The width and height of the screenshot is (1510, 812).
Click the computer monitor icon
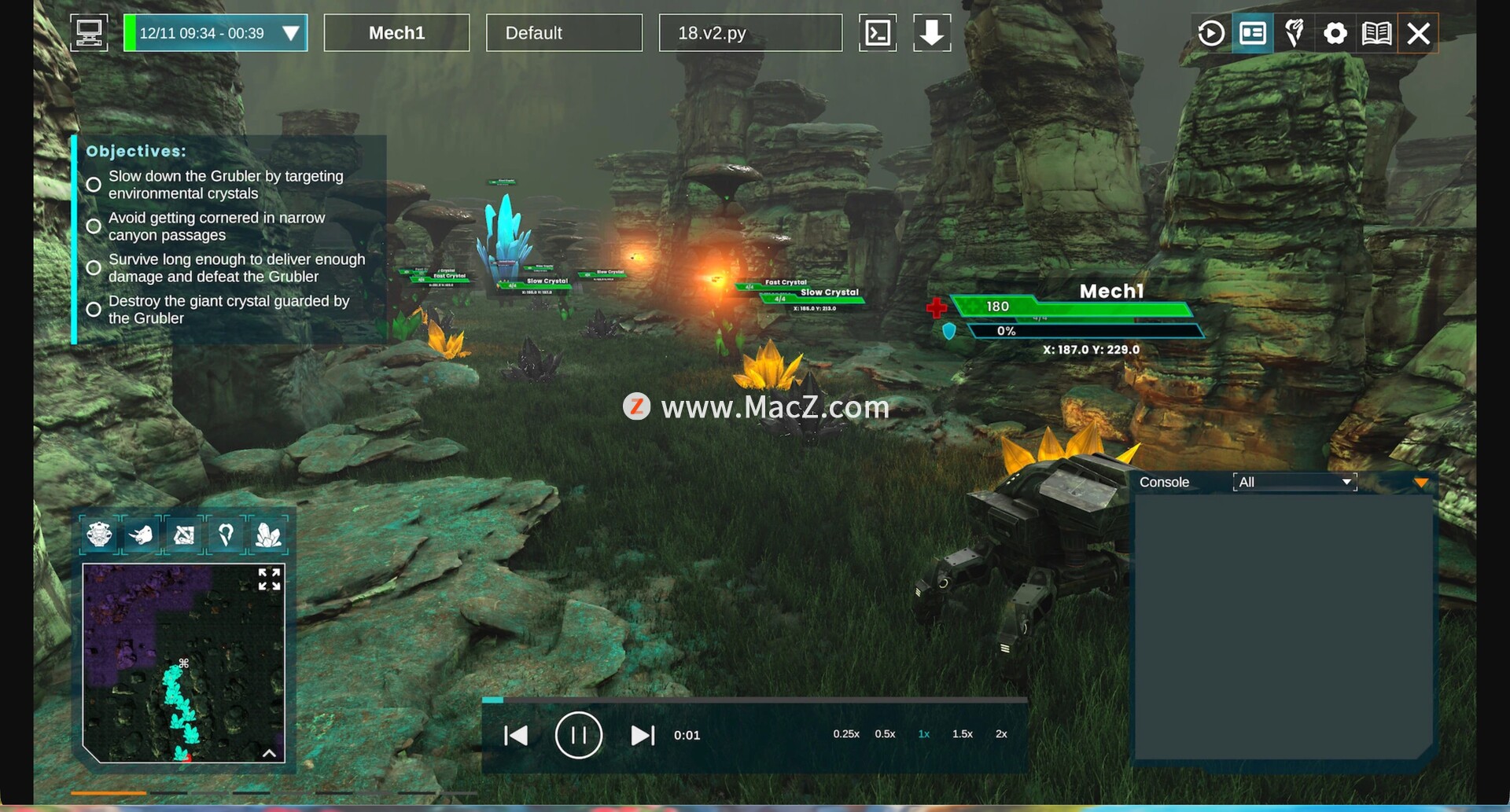(89, 33)
